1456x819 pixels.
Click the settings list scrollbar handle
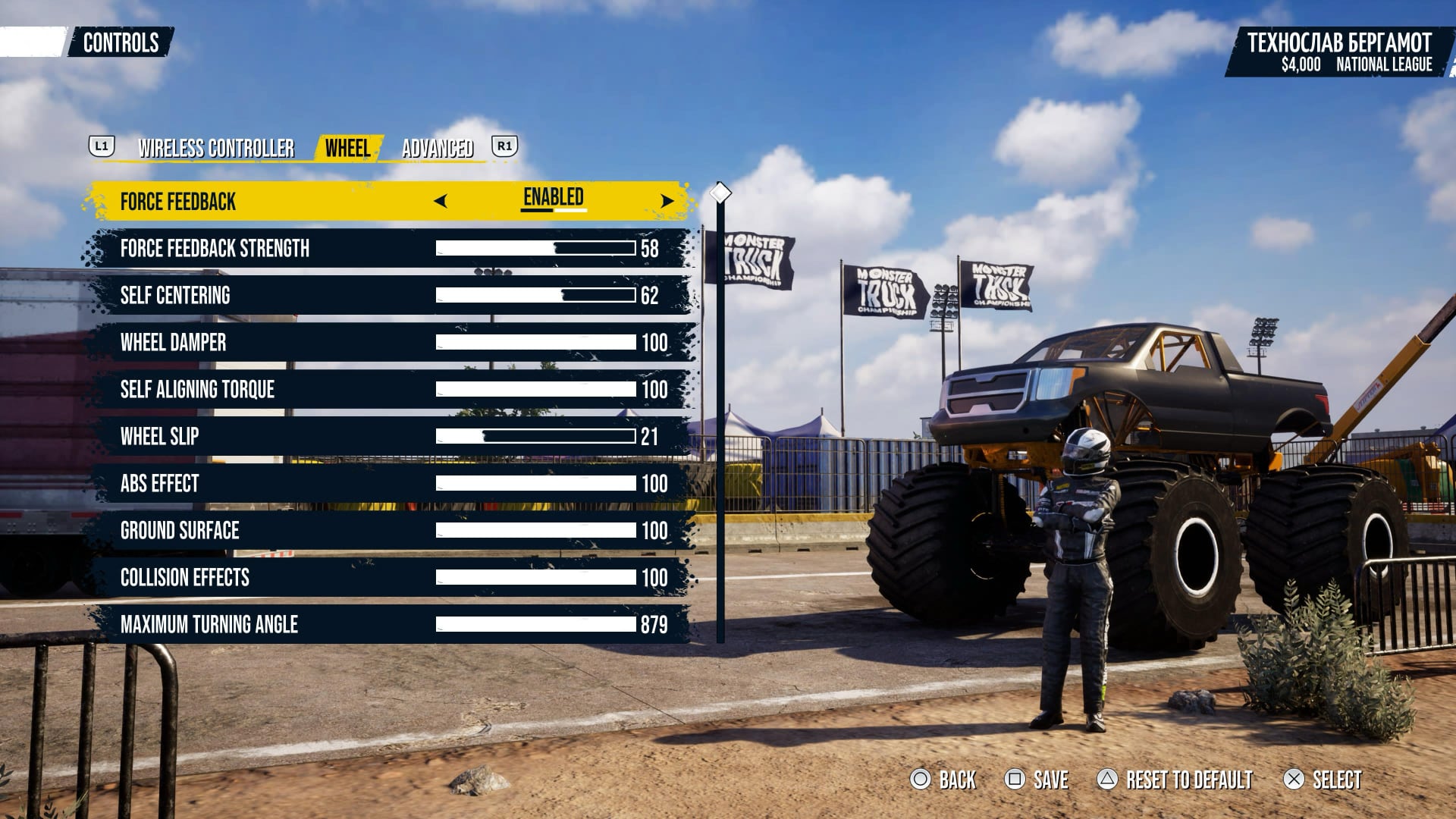click(x=720, y=193)
